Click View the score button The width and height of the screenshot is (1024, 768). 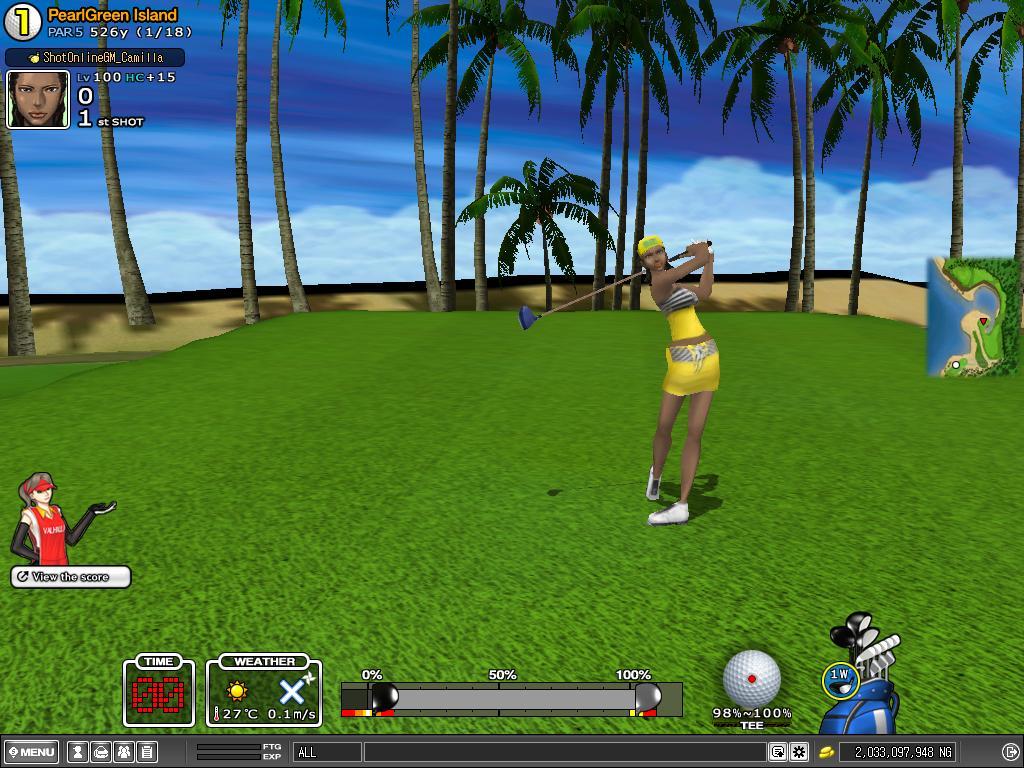(x=71, y=577)
